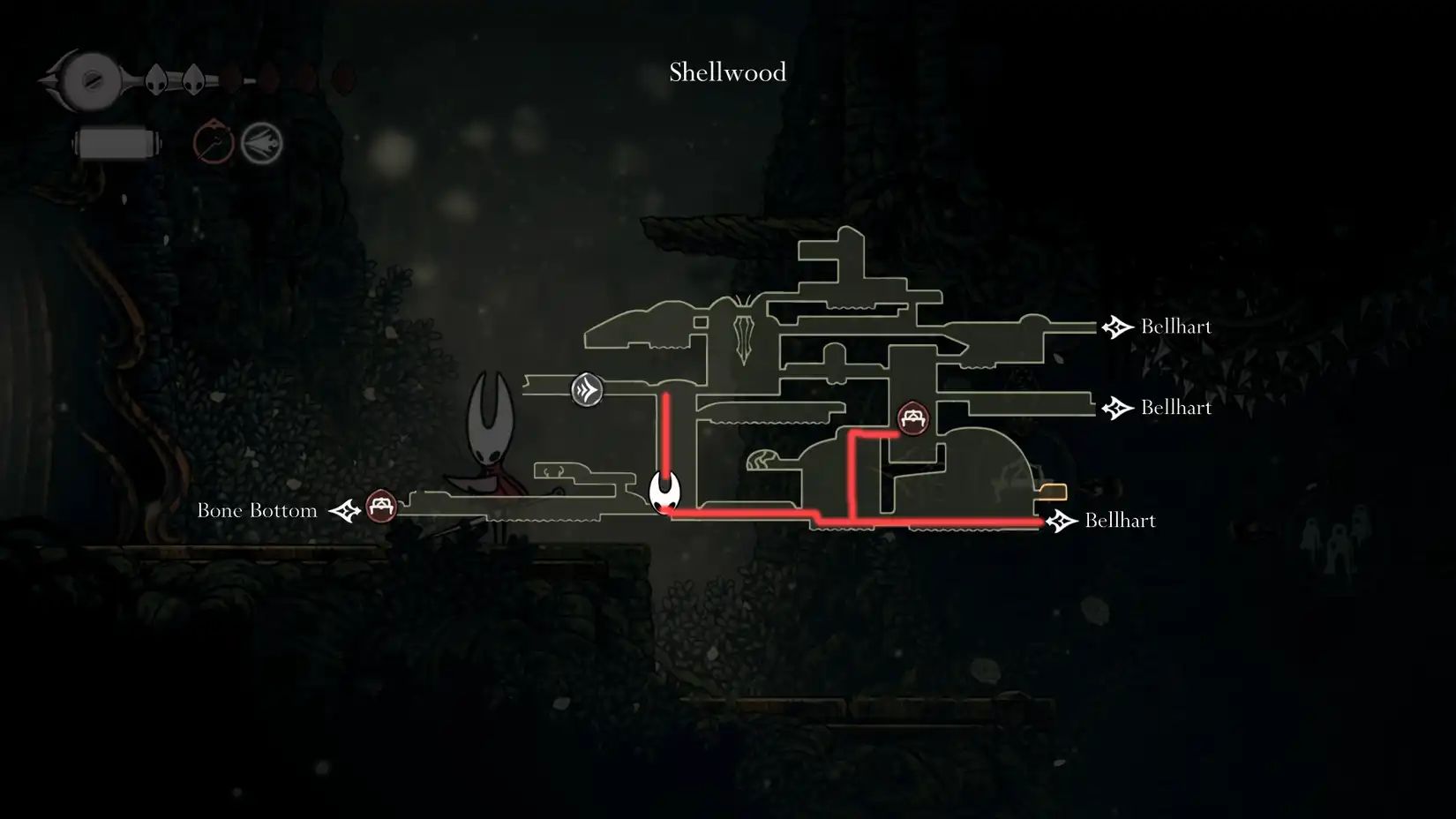
Task: Click the upper Bellhart label text
Action: 1176,327
